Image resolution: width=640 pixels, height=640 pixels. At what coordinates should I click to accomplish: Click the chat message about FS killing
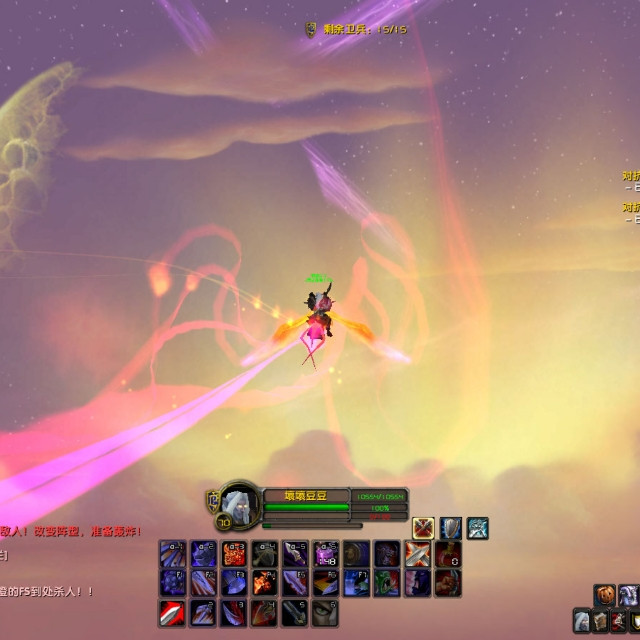click(x=48, y=591)
